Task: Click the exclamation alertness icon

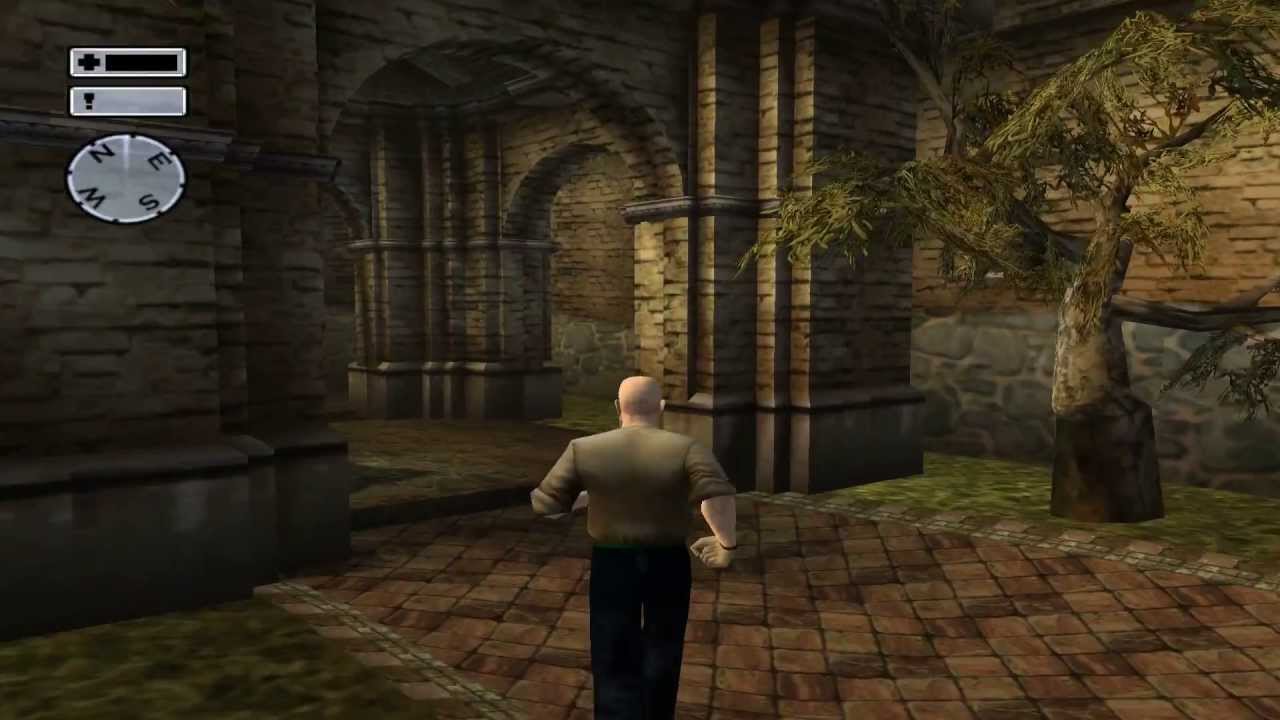Action: (x=89, y=101)
